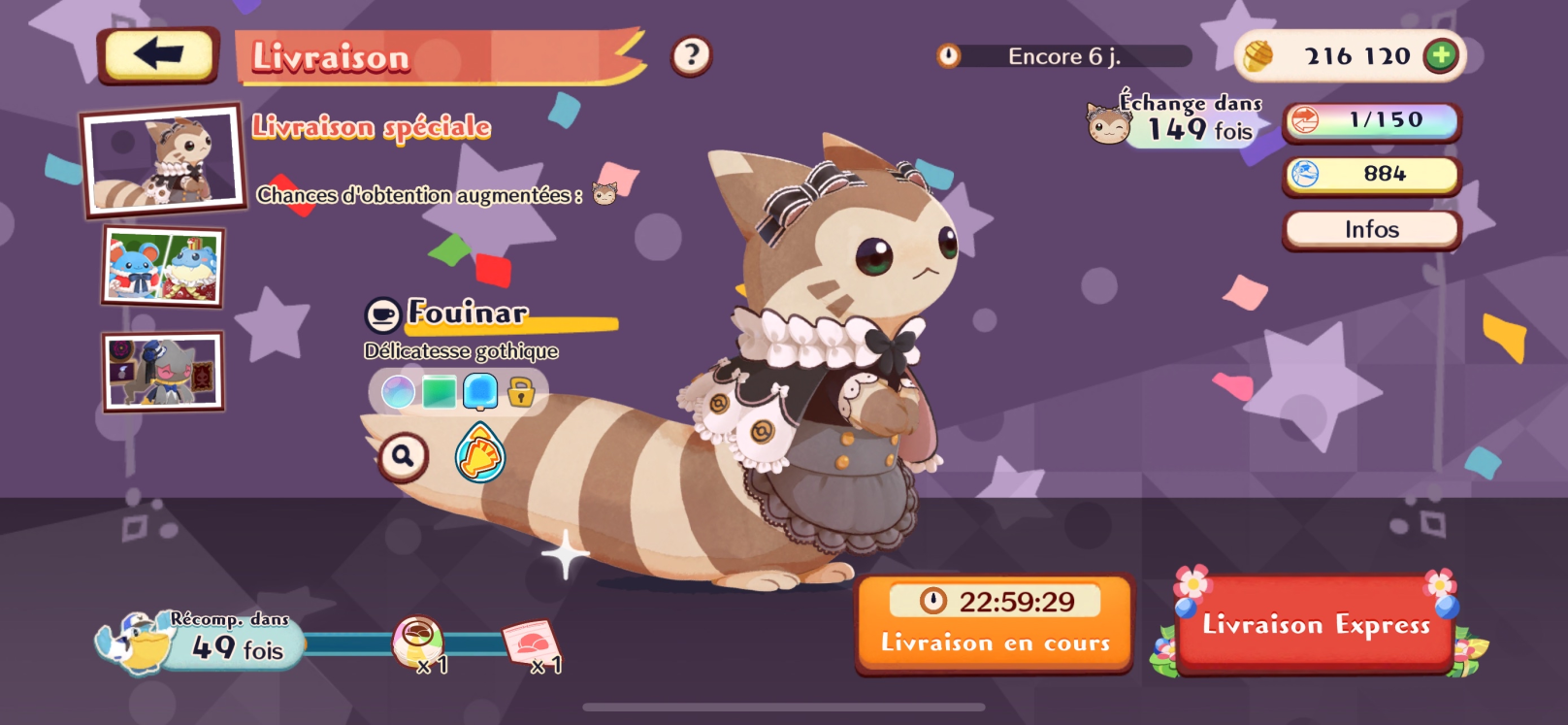Inspect Fouinar with the magnifying glass
The height and width of the screenshot is (725, 1568).
point(403,455)
